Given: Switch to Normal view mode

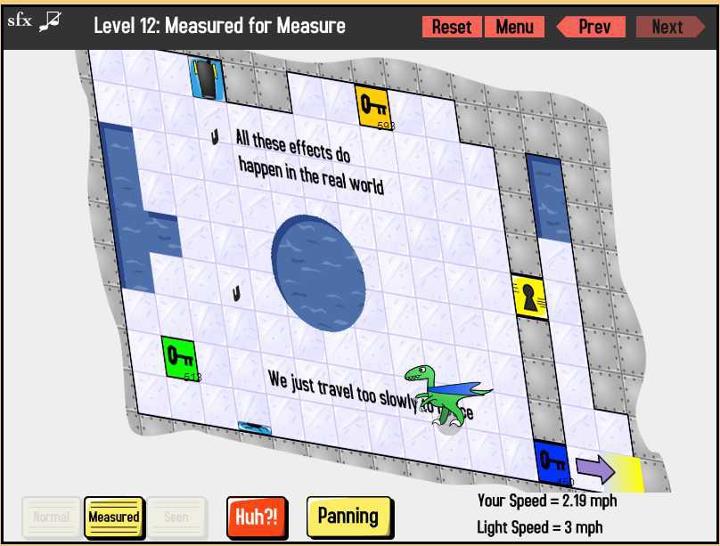Looking at the screenshot, I should pyautogui.click(x=51, y=517).
